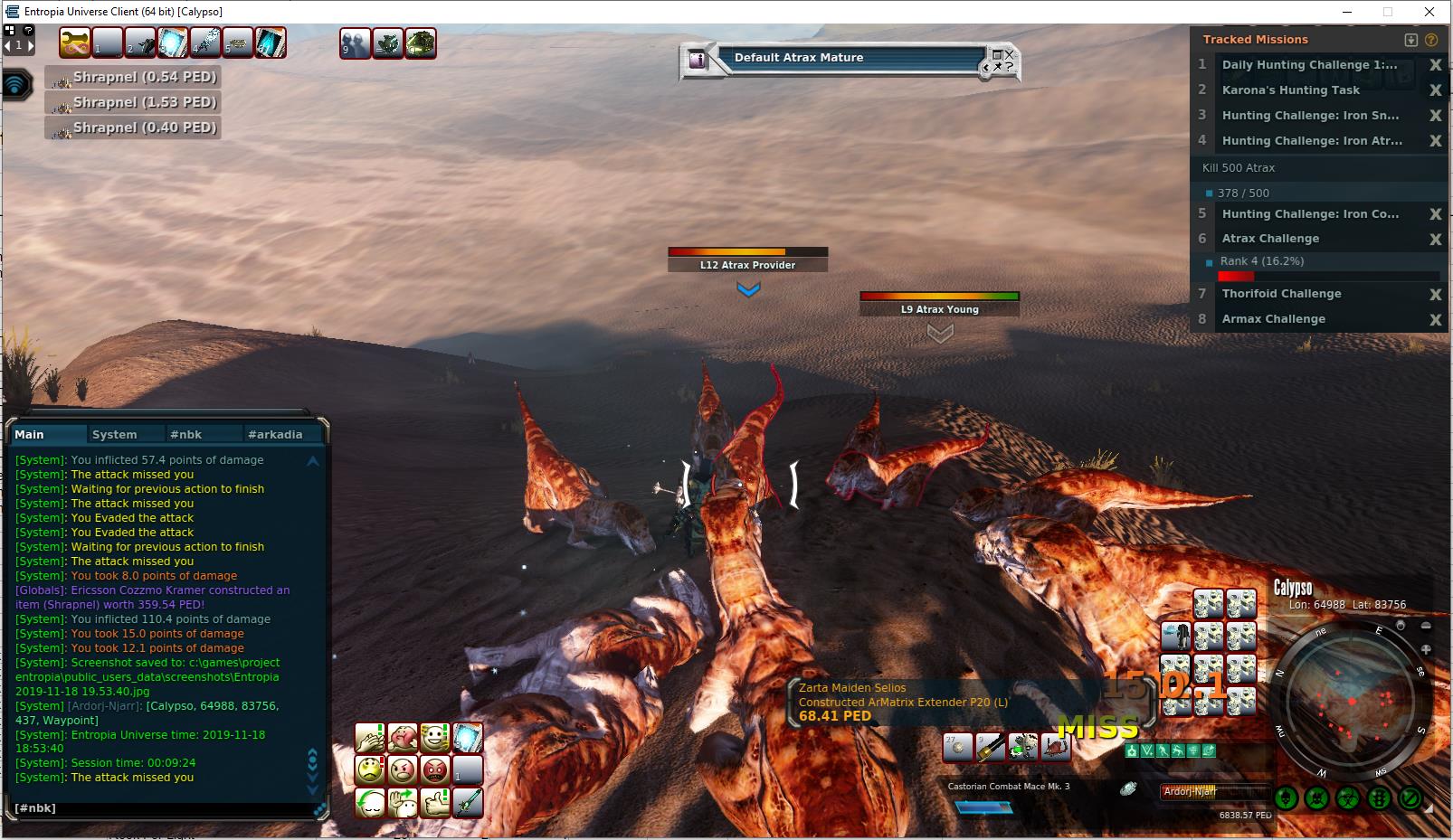The width and height of the screenshot is (1453, 840).
Task: Select the #arkadia chat tab
Action: (275, 435)
